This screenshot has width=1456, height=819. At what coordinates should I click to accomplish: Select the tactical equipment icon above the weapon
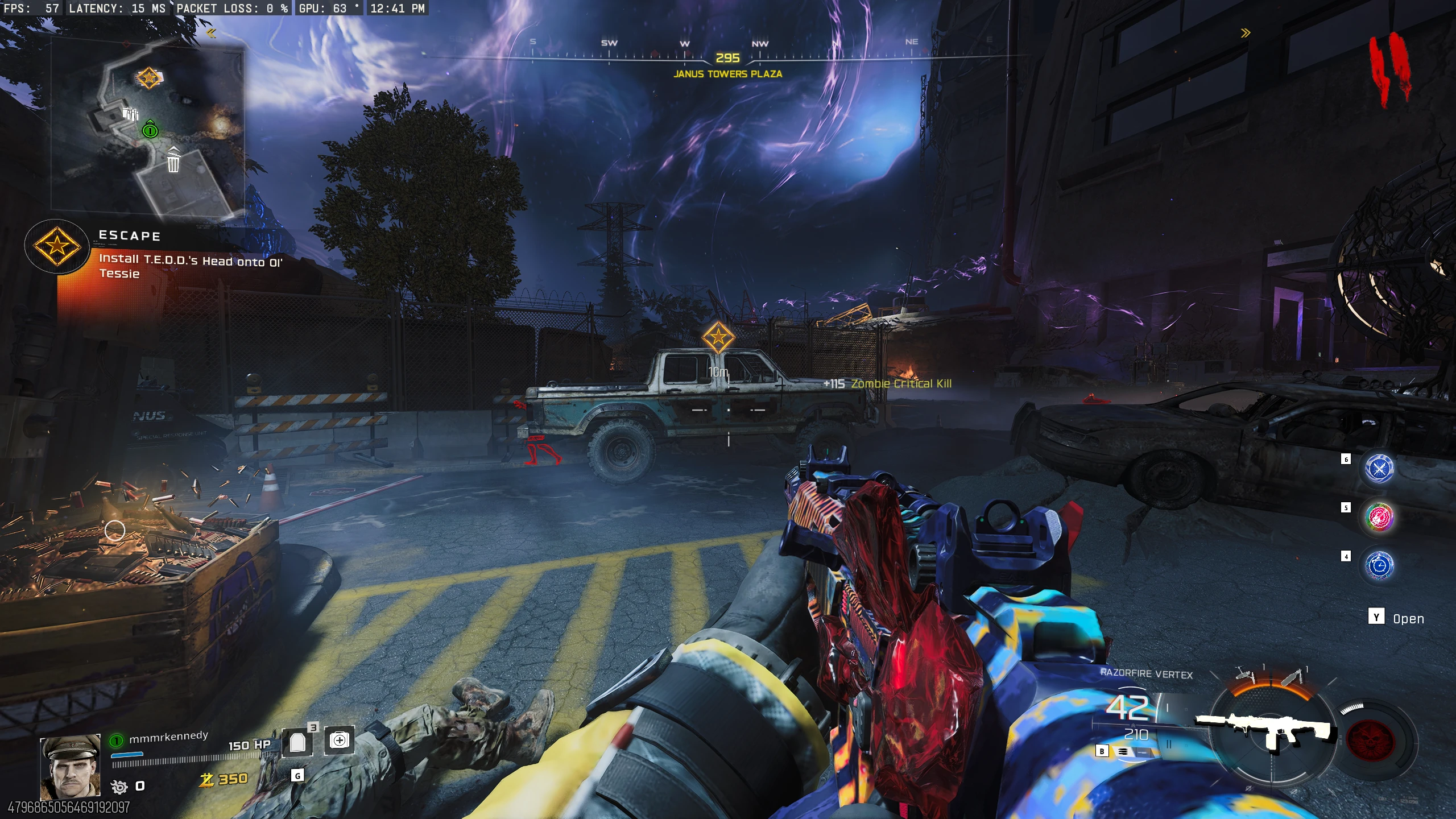pos(1246,675)
